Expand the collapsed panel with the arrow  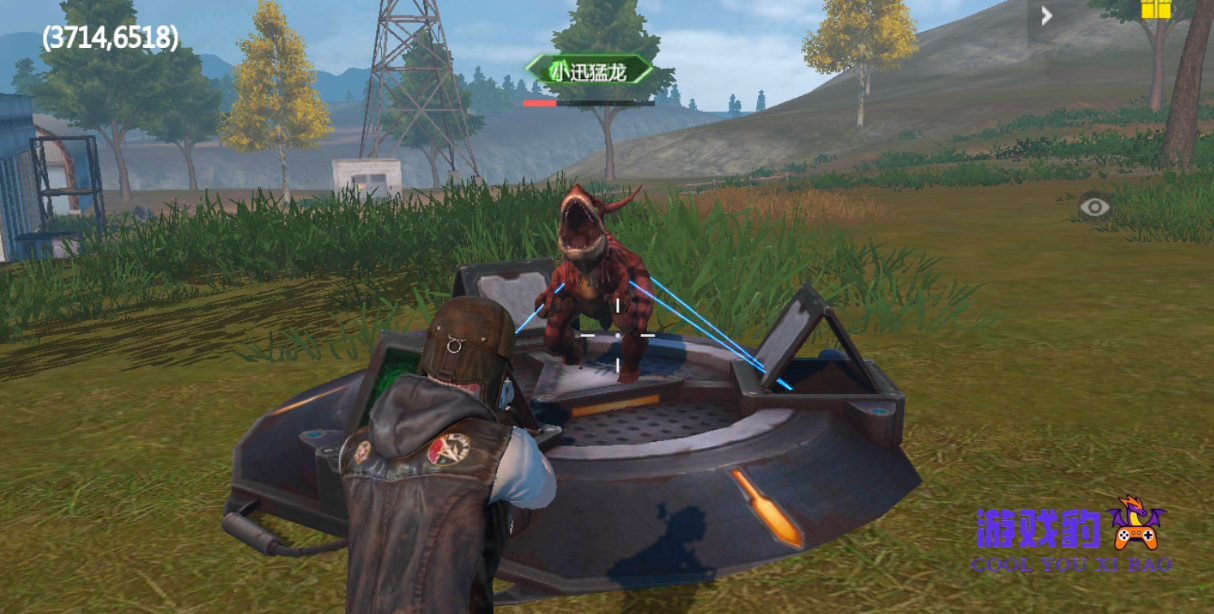[x=1046, y=16]
